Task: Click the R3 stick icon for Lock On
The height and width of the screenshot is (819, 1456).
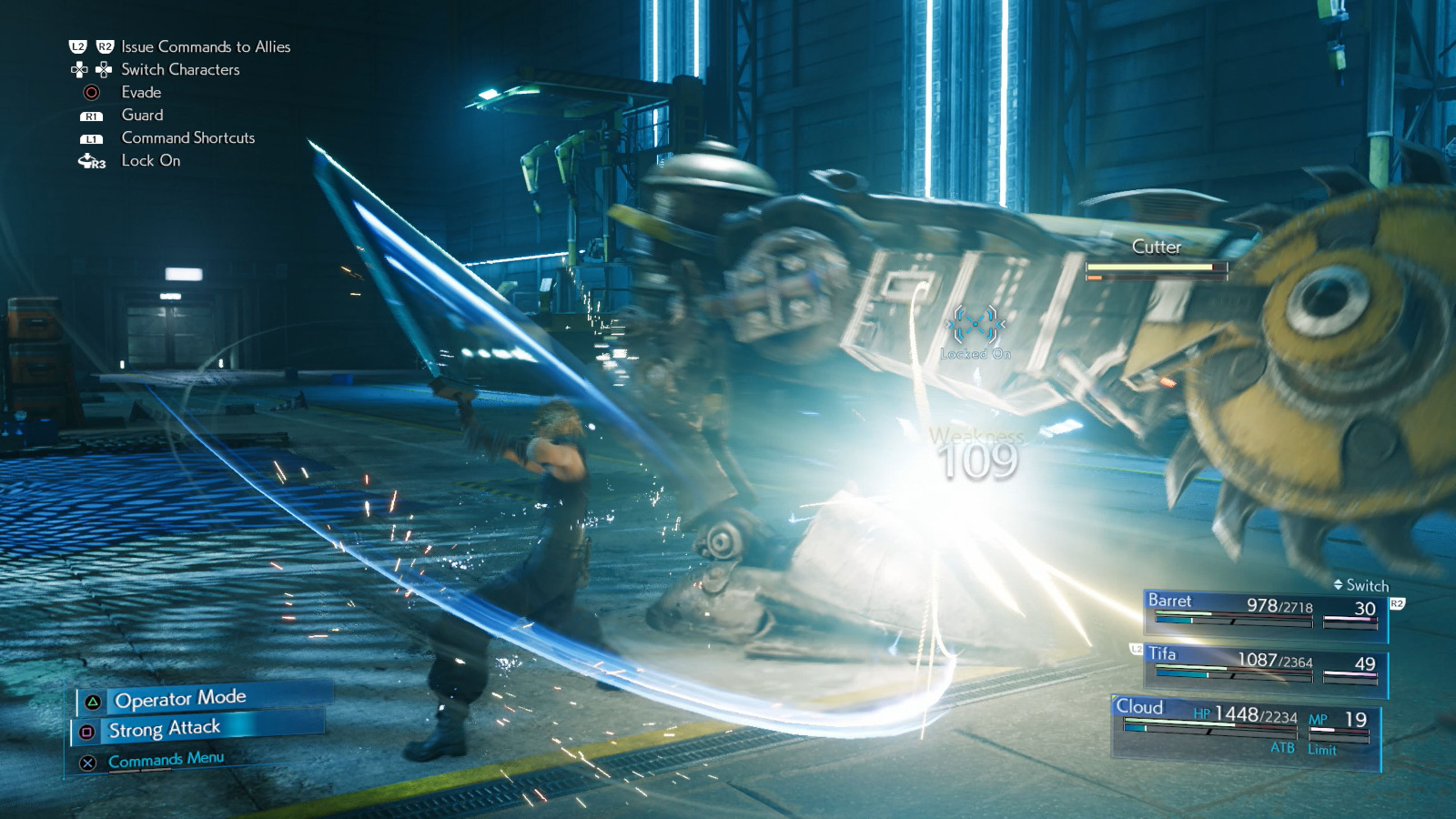Action: pyautogui.click(x=90, y=161)
